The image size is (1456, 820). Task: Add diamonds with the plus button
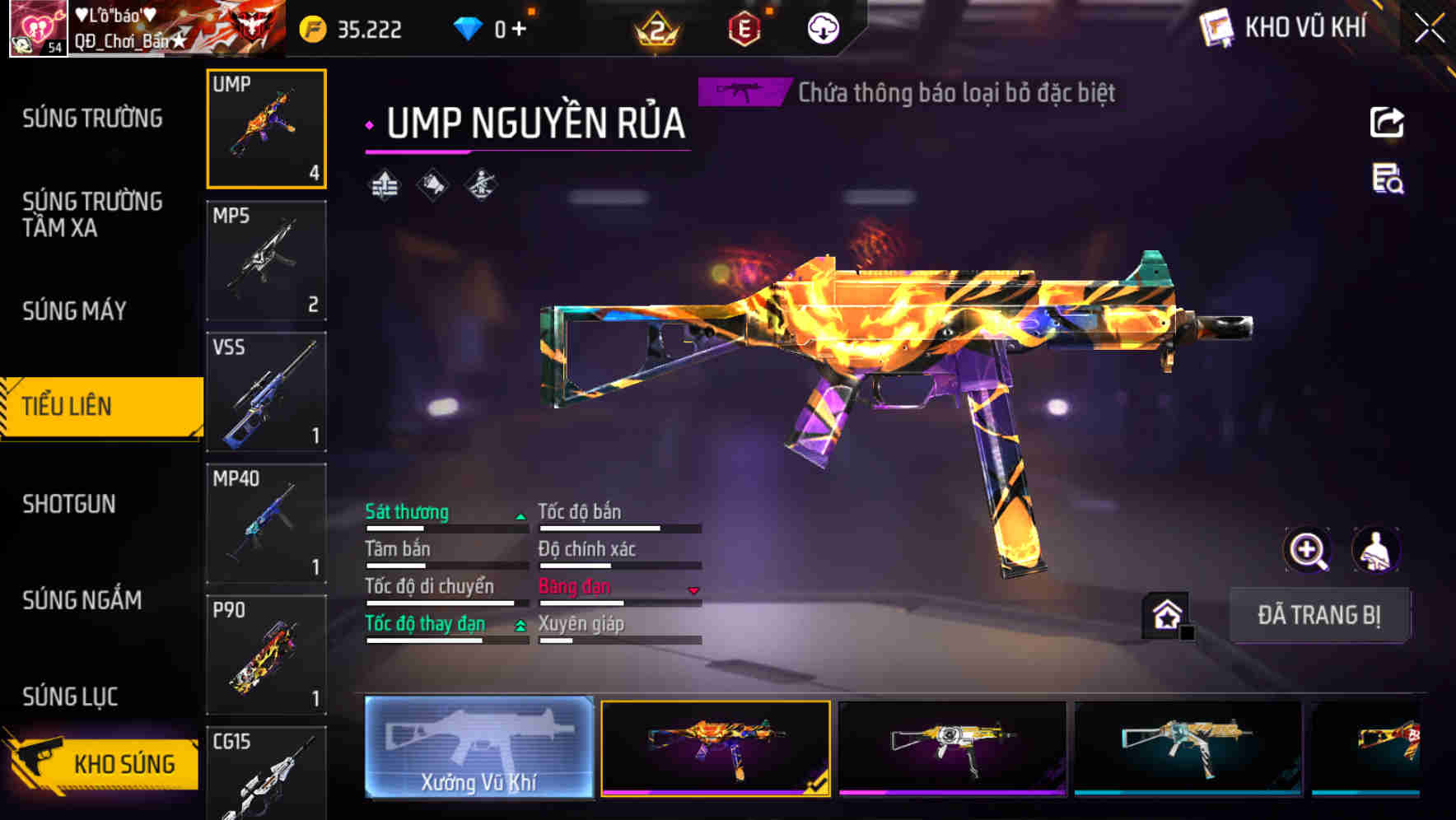click(x=519, y=29)
